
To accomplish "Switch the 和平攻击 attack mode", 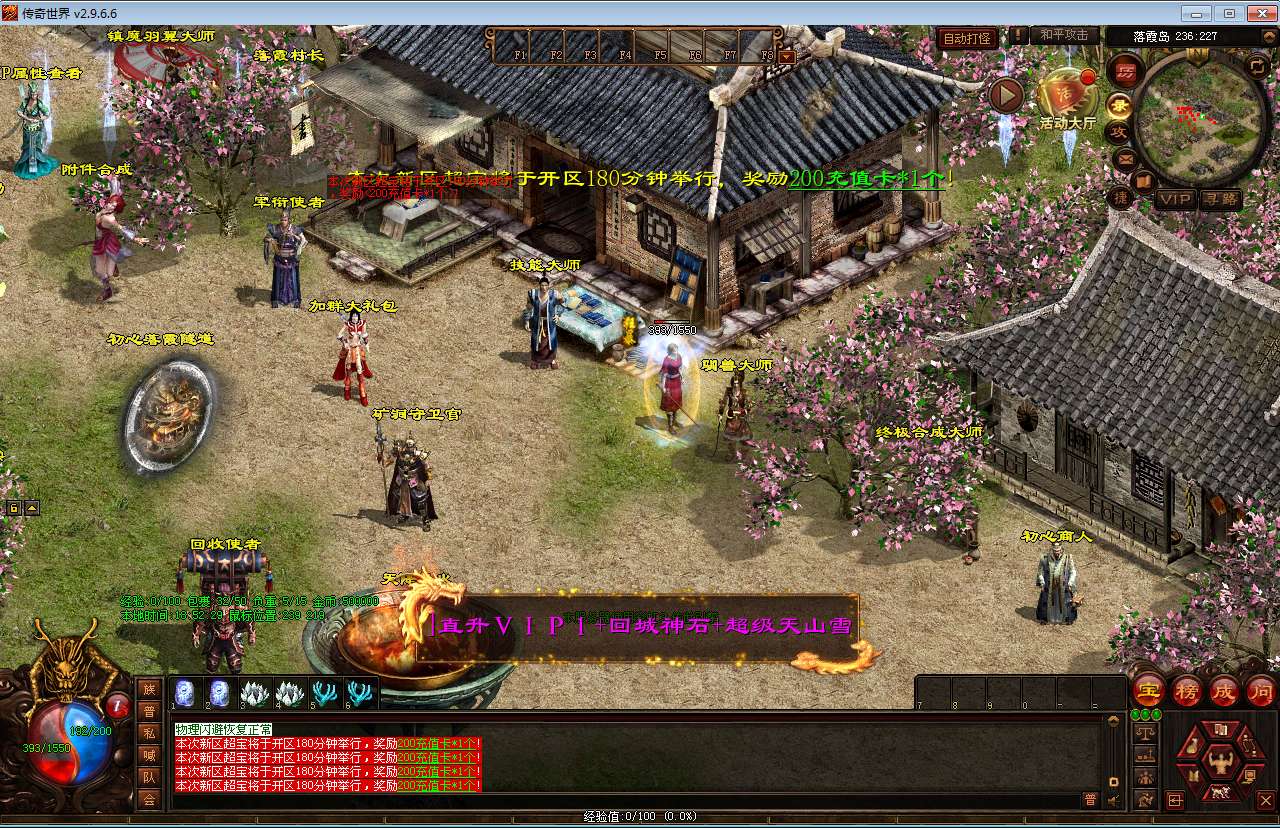I will click(1064, 36).
